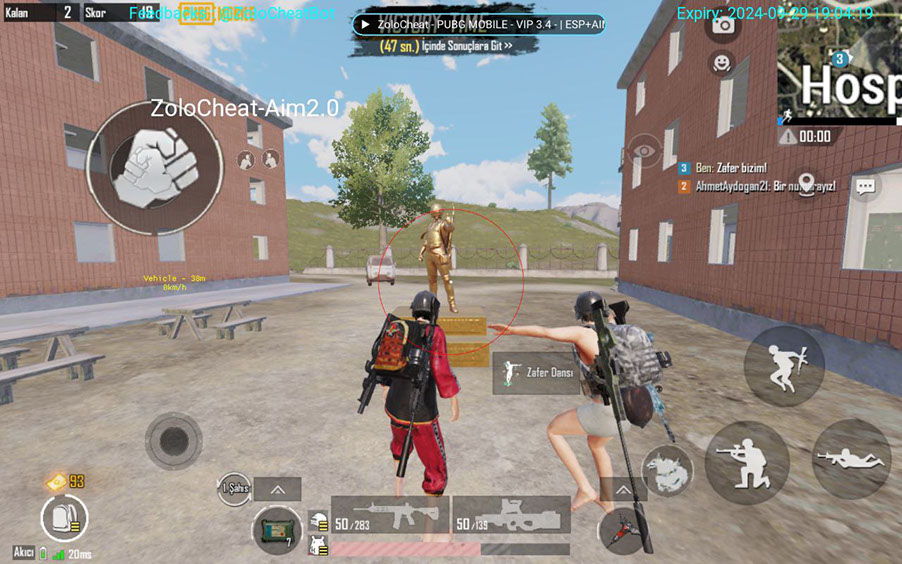Take a screenshot with the camera icon
This screenshot has width=902, height=564.
(x=722, y=27)
